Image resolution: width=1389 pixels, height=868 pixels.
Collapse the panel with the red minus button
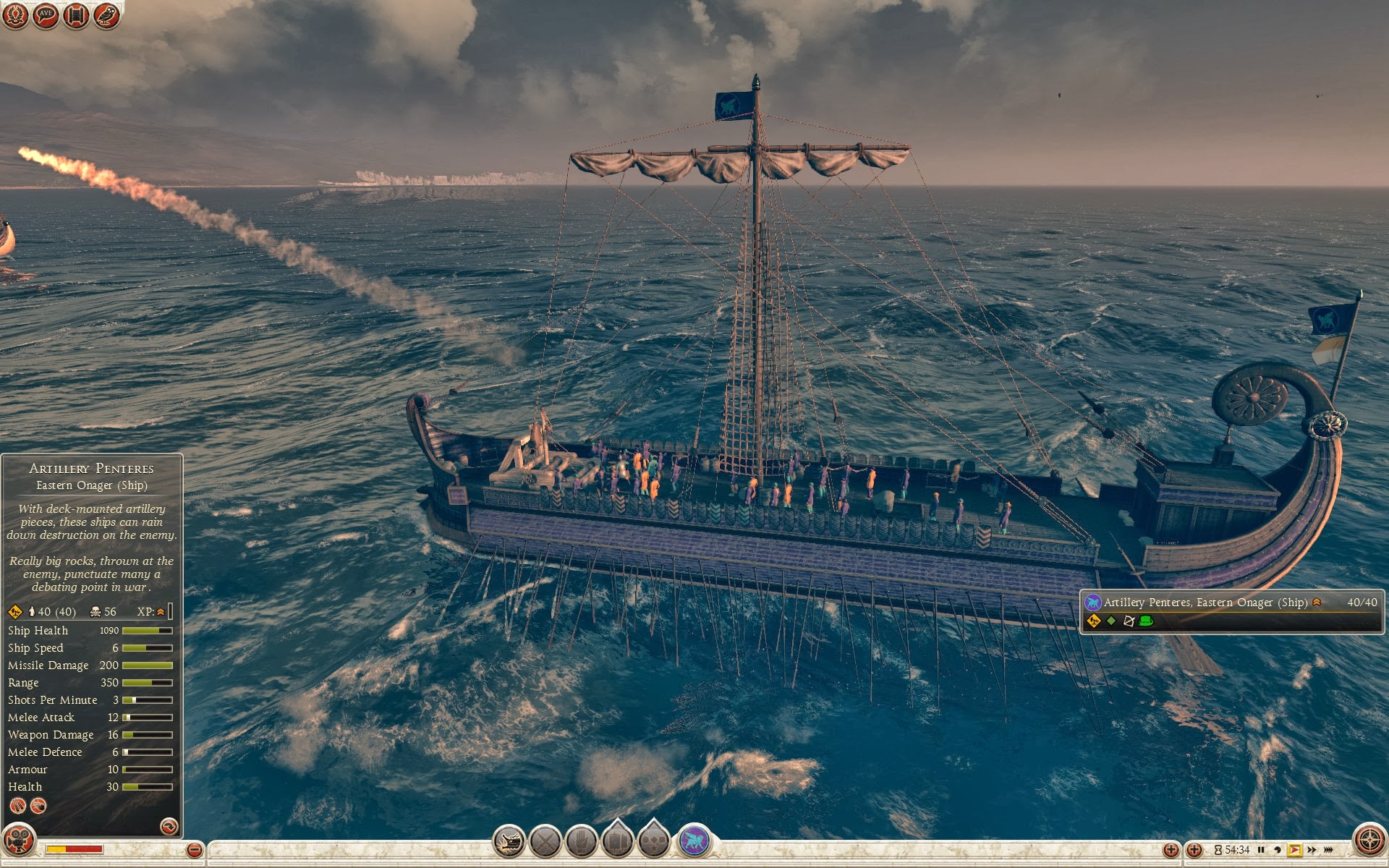click(x=194, y=850)
